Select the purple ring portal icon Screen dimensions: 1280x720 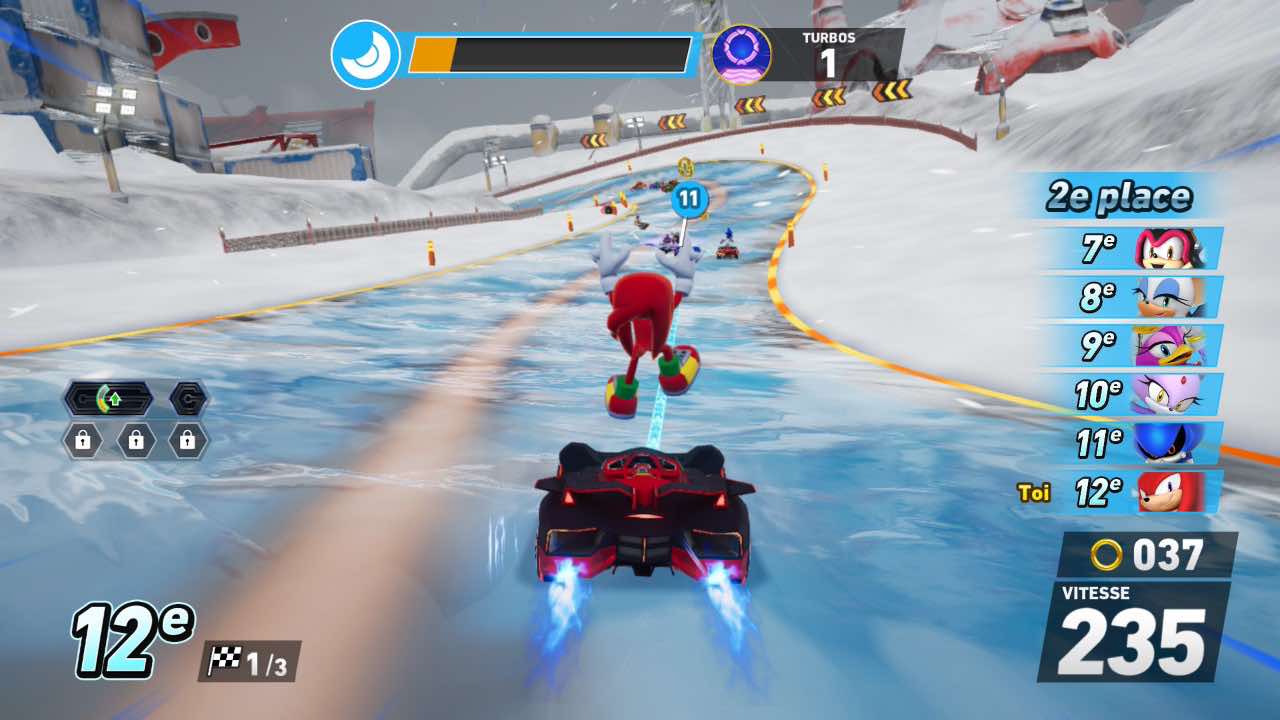(741, 55)
